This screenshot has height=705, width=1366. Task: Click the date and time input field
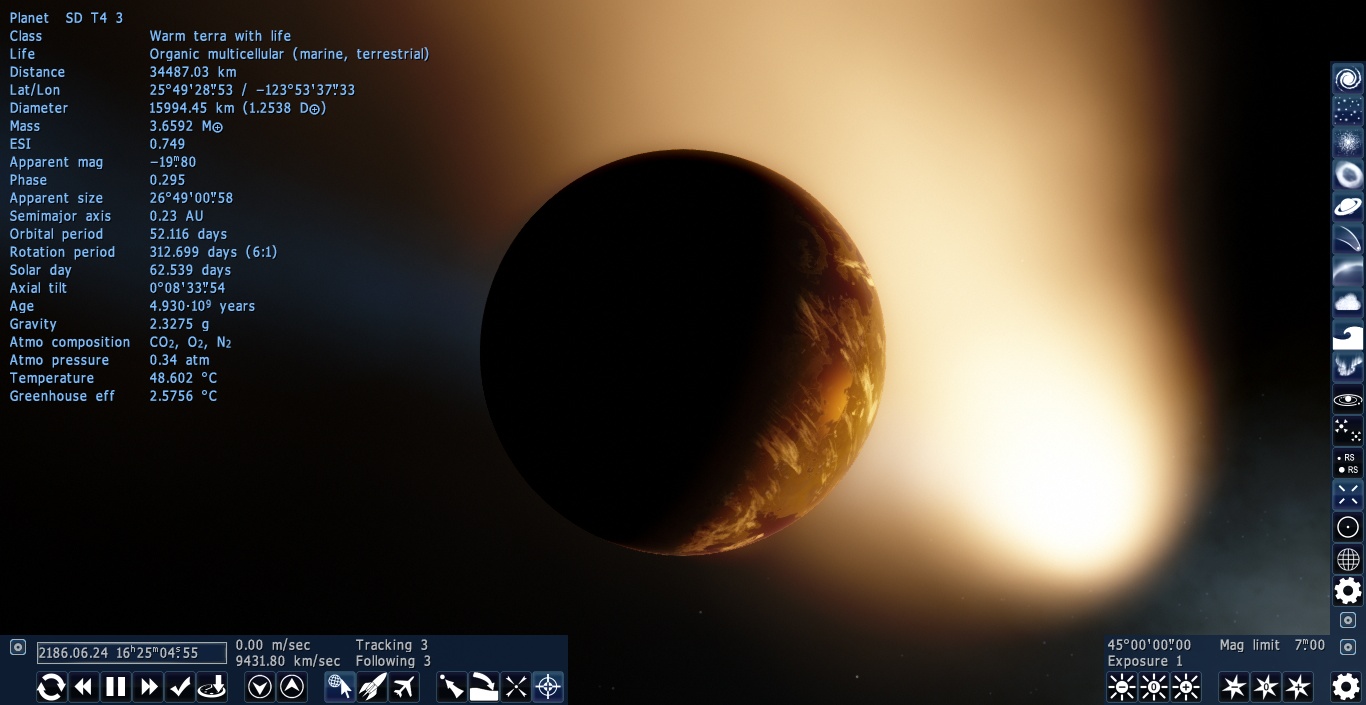[x=132, y=653]
